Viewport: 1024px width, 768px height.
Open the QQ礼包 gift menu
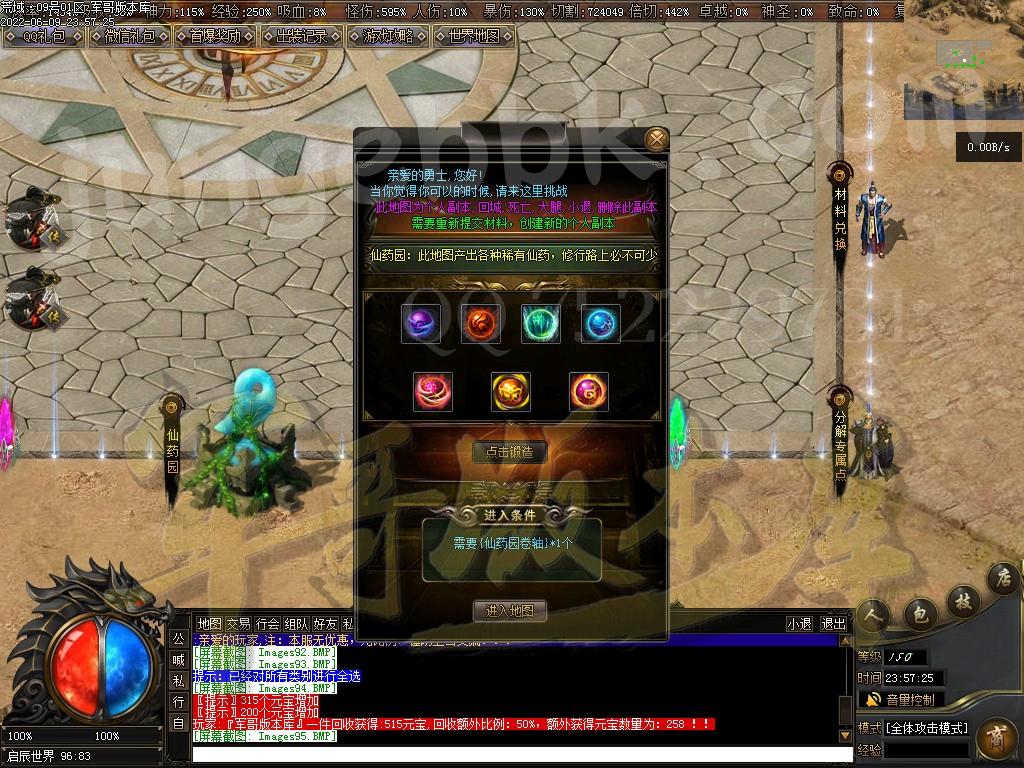[x=43, y=36]
